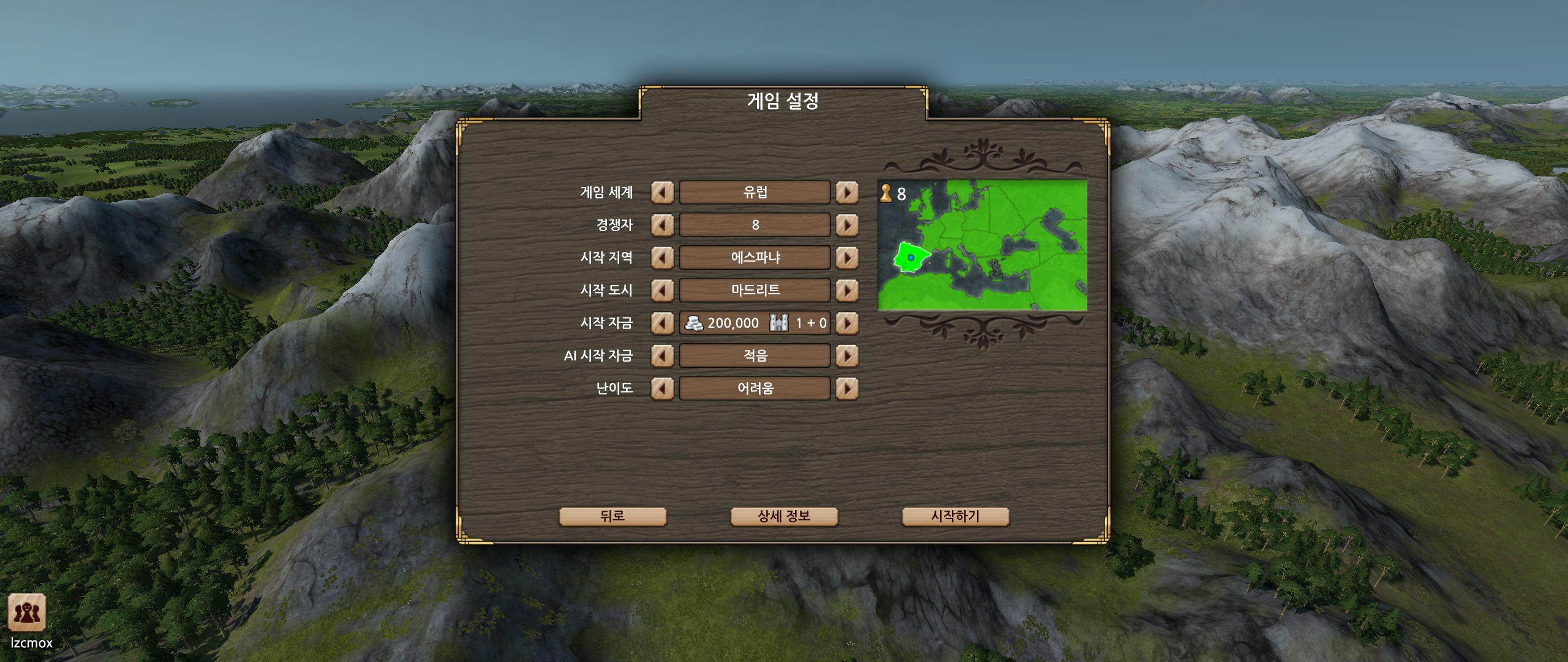Lower the 난이도 difficulty level

tap(661, 388)
